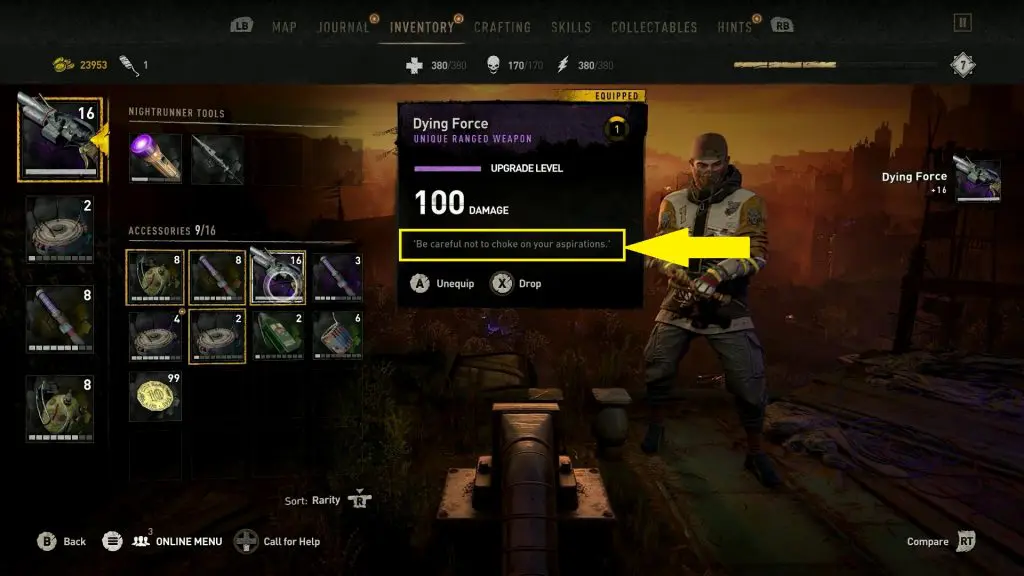Switch to the Hints tab

[734, 27]
